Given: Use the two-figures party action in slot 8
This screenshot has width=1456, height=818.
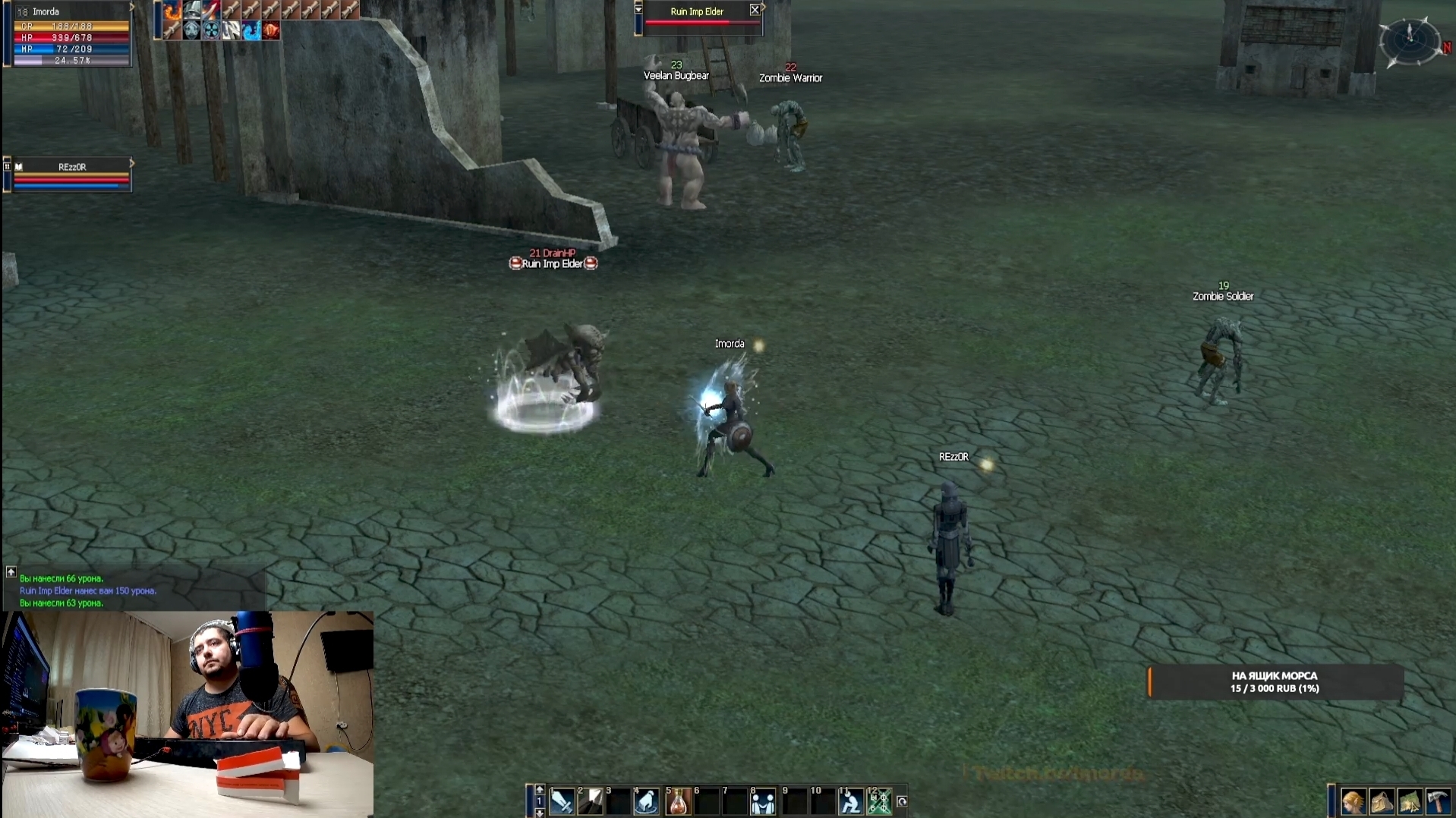Looking at the screenshot, I should pyautogui.click(x=763, y=801).
